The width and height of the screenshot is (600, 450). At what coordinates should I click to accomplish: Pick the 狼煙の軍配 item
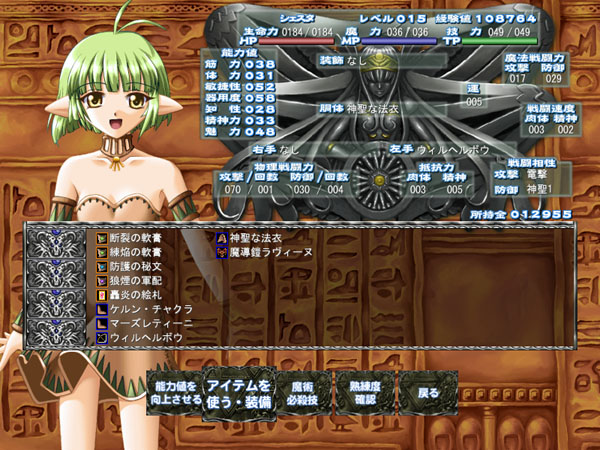click(138, 281)
